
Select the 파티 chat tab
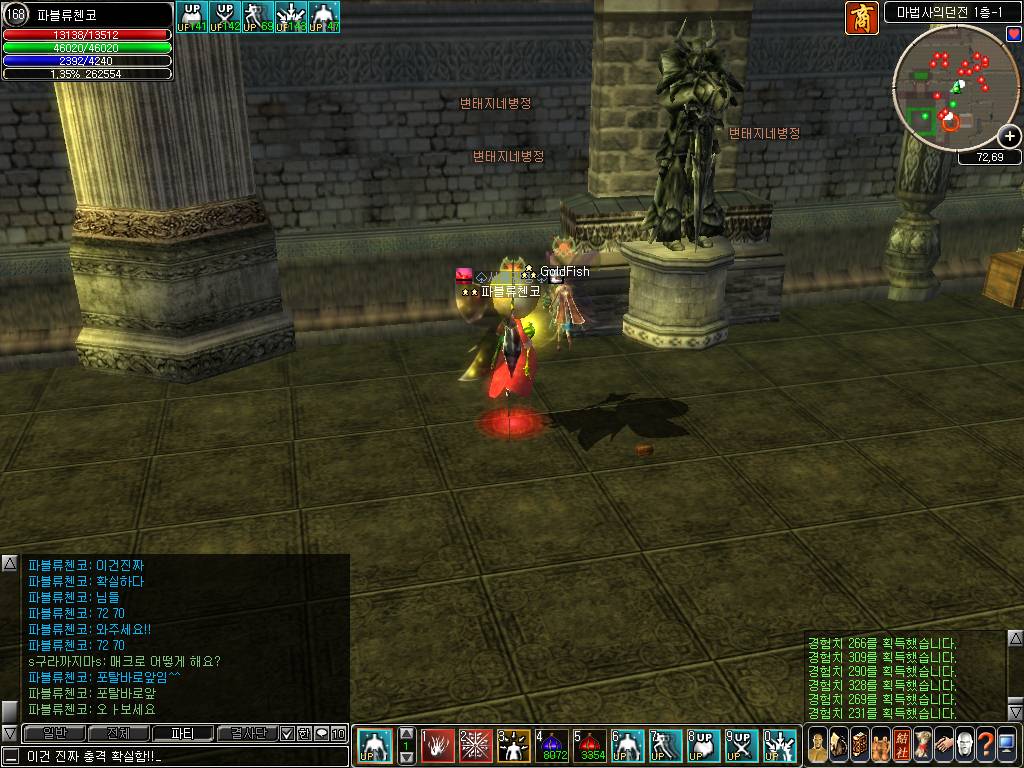click(x=182, y=733)
